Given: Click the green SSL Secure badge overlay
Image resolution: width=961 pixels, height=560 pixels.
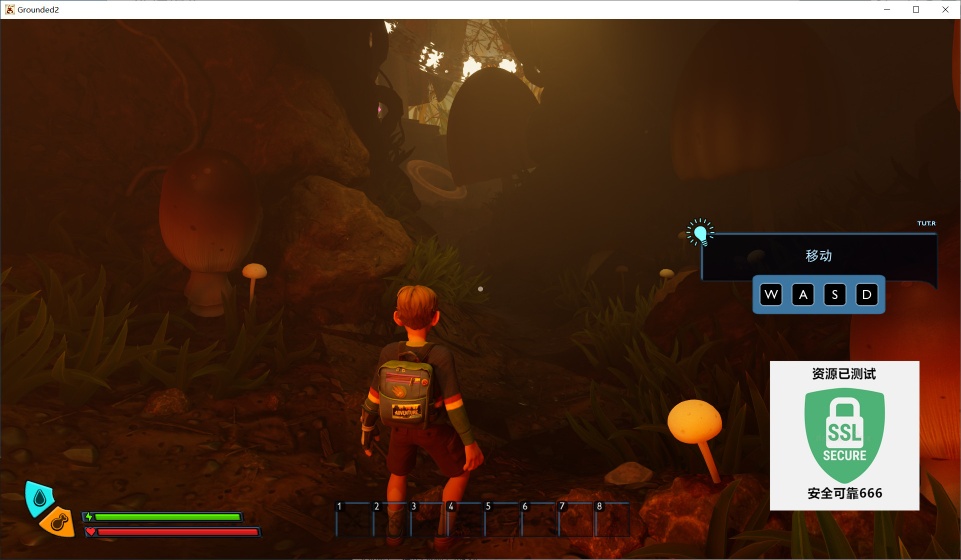Looking at the screenshot, I should tap(844, 436).
